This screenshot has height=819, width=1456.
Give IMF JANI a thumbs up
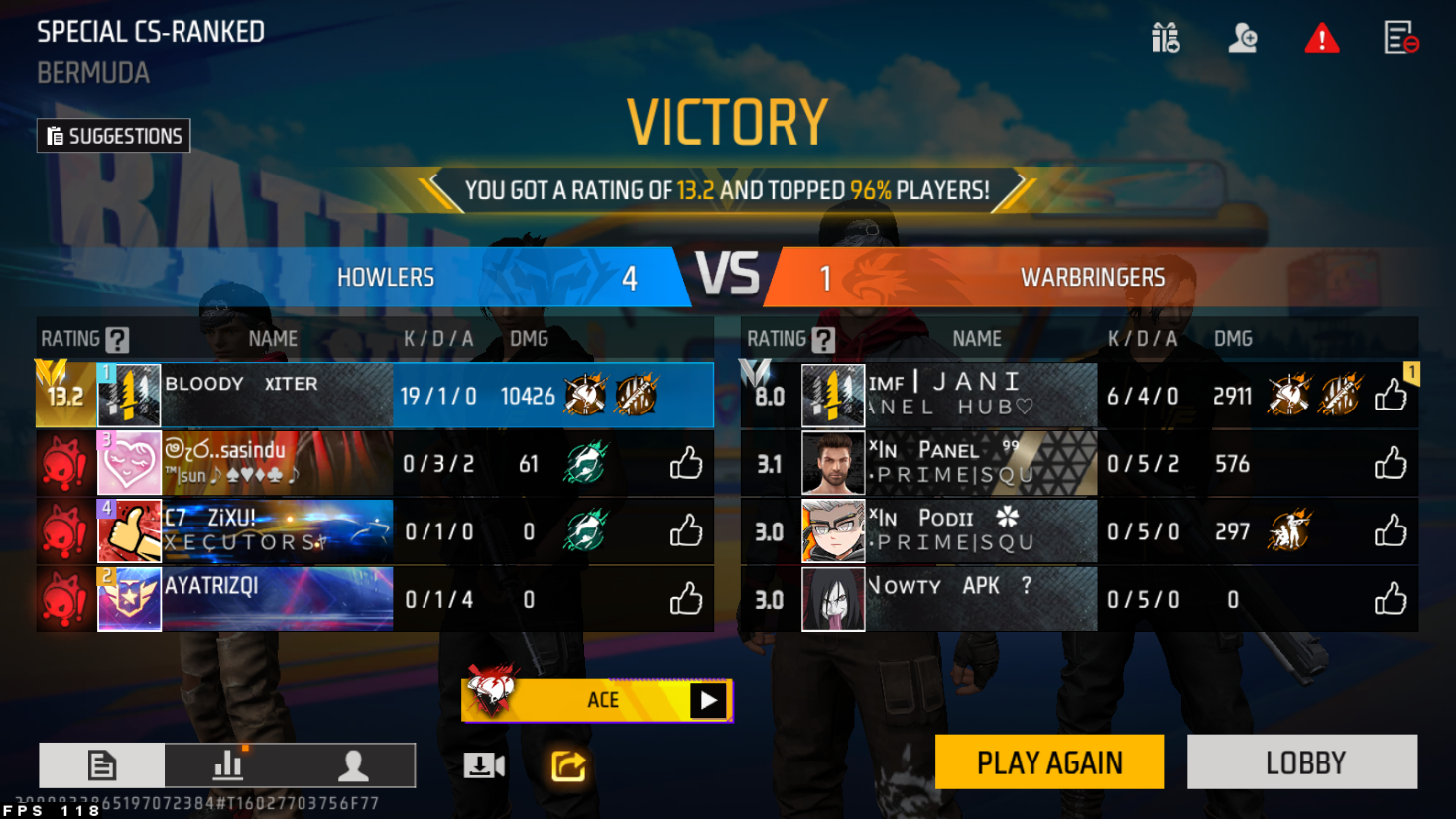[x=1391, y=396]
